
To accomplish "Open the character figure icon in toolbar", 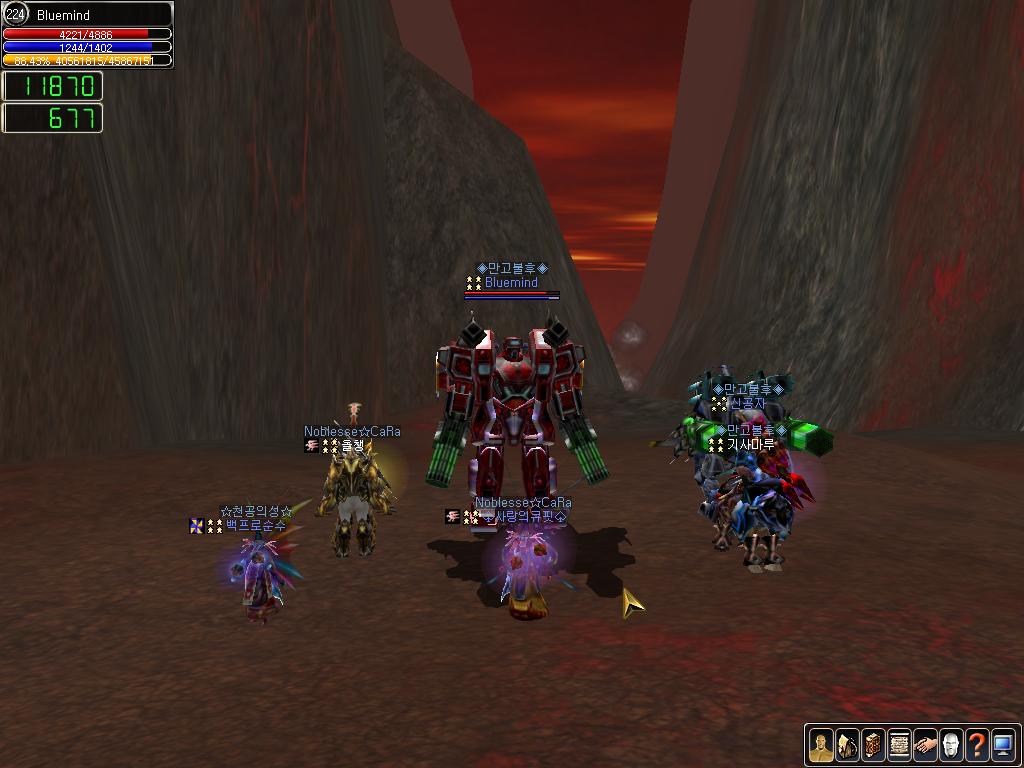I will 821,745.
